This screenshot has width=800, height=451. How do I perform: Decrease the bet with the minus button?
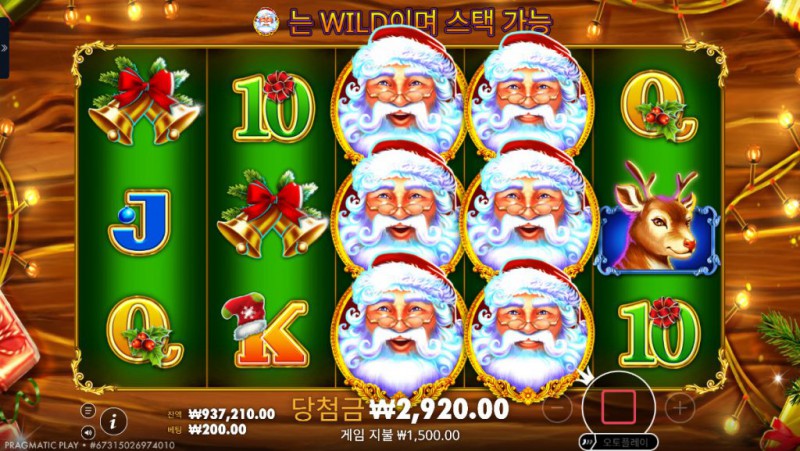coord(561,407)
